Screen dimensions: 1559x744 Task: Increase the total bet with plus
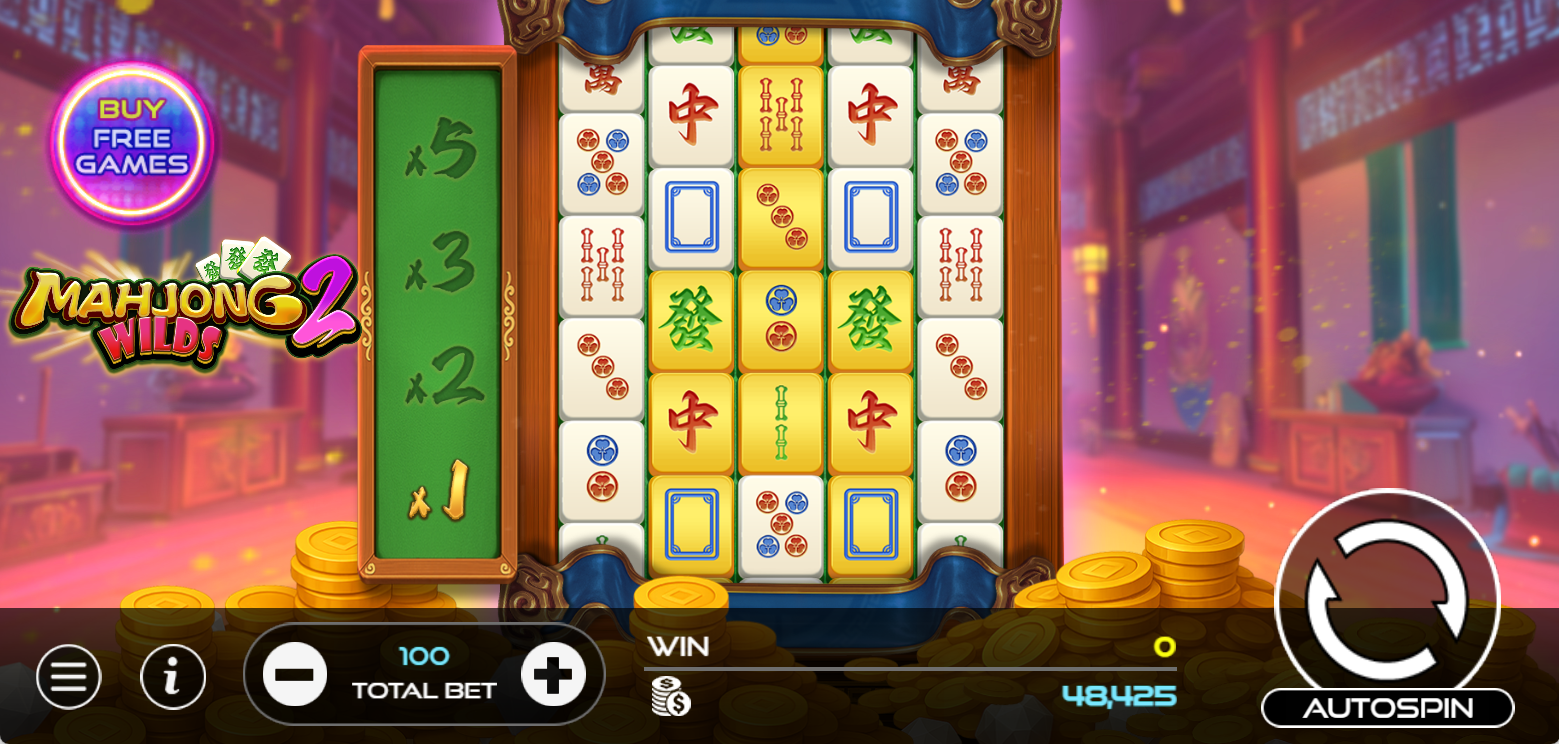coord(553,674)
